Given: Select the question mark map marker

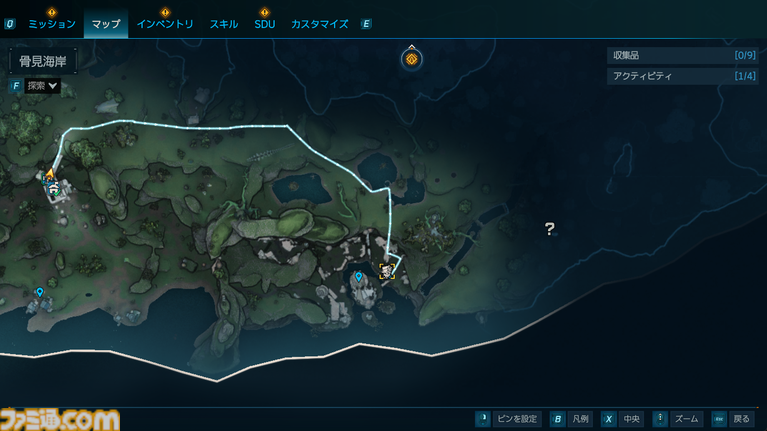Looking at the screenshot, I should [x=549, y=229].
